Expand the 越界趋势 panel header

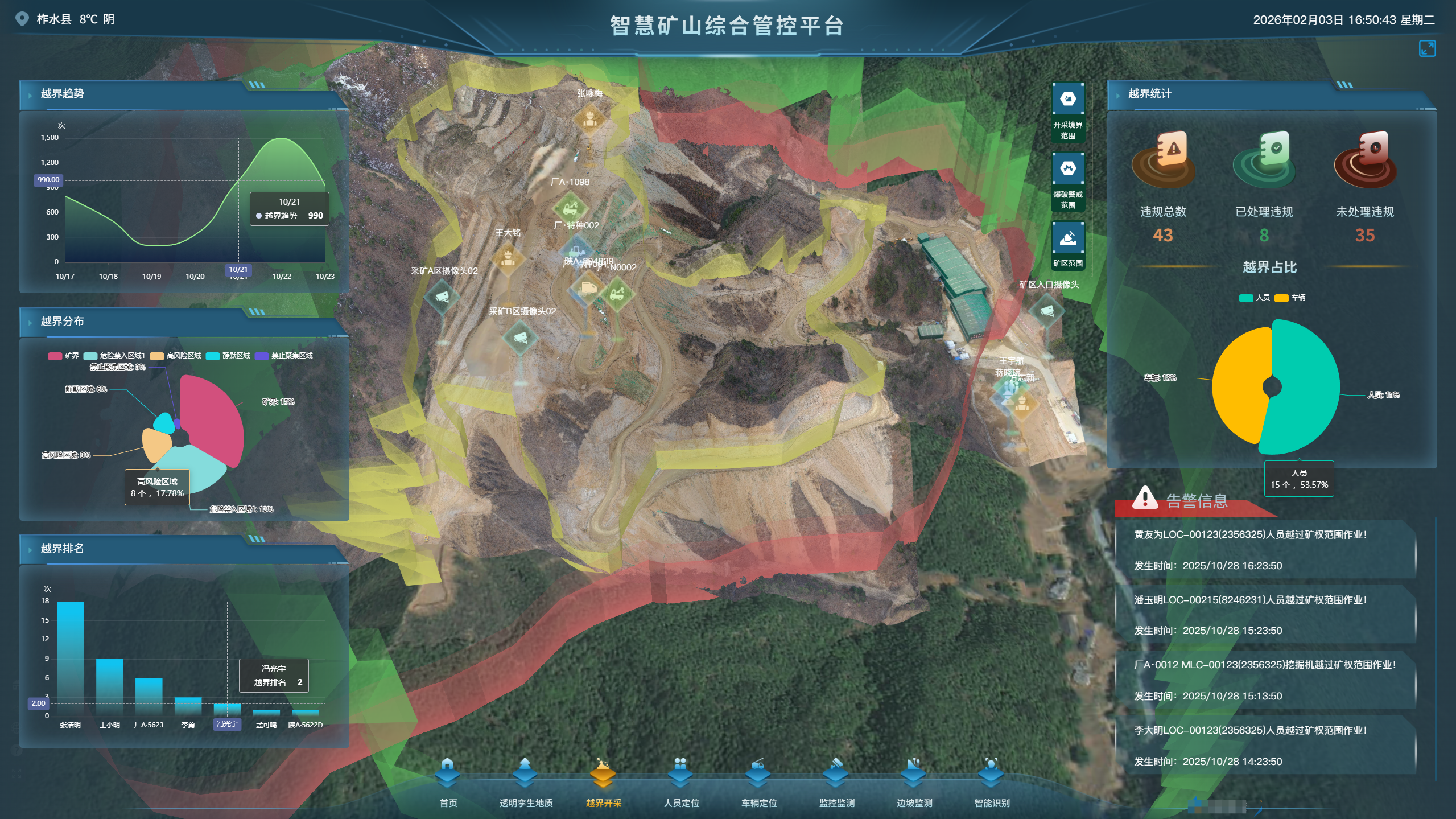coord(63,94)
